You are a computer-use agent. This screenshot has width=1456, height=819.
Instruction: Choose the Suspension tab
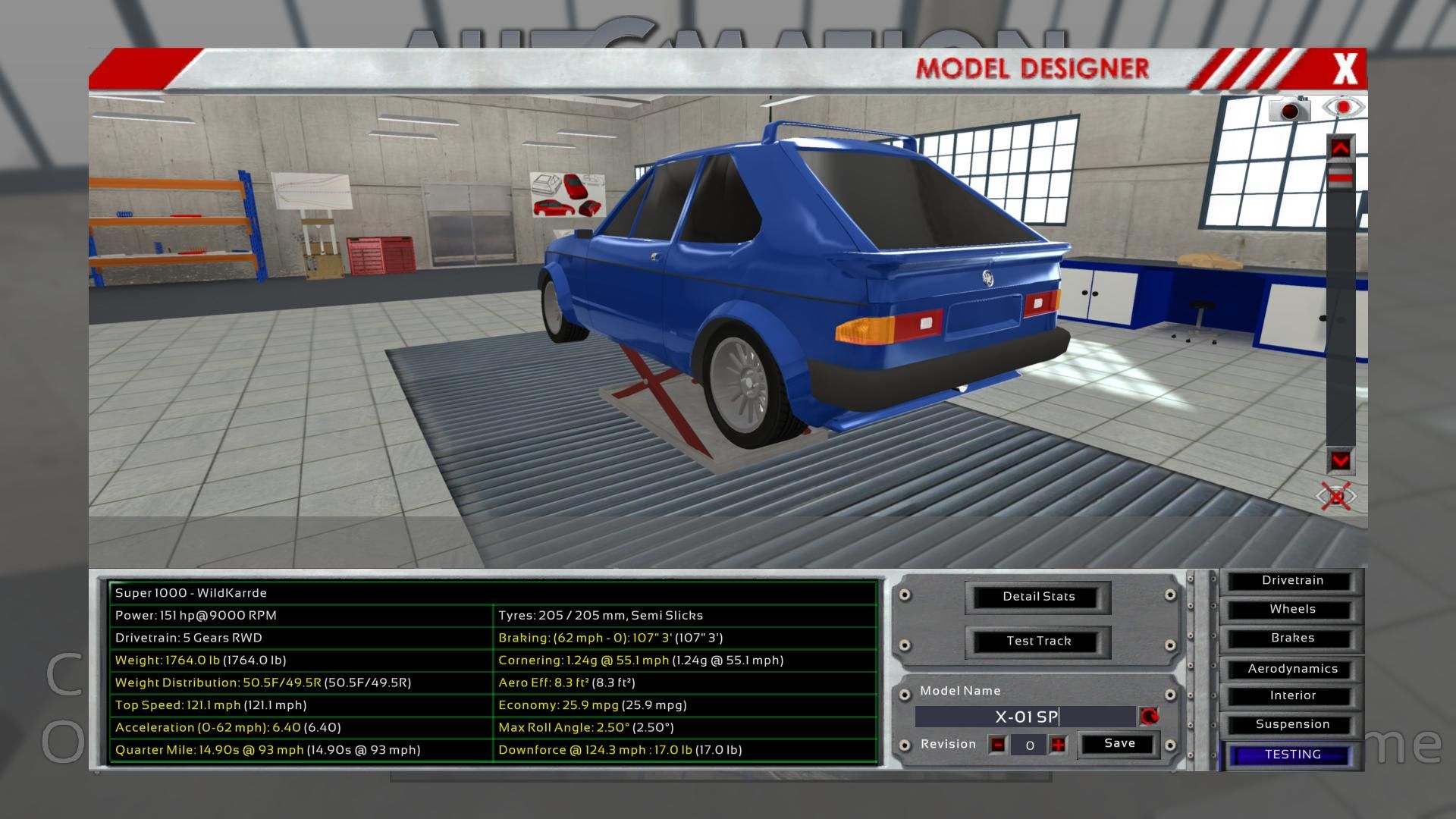pos(1291,725)
